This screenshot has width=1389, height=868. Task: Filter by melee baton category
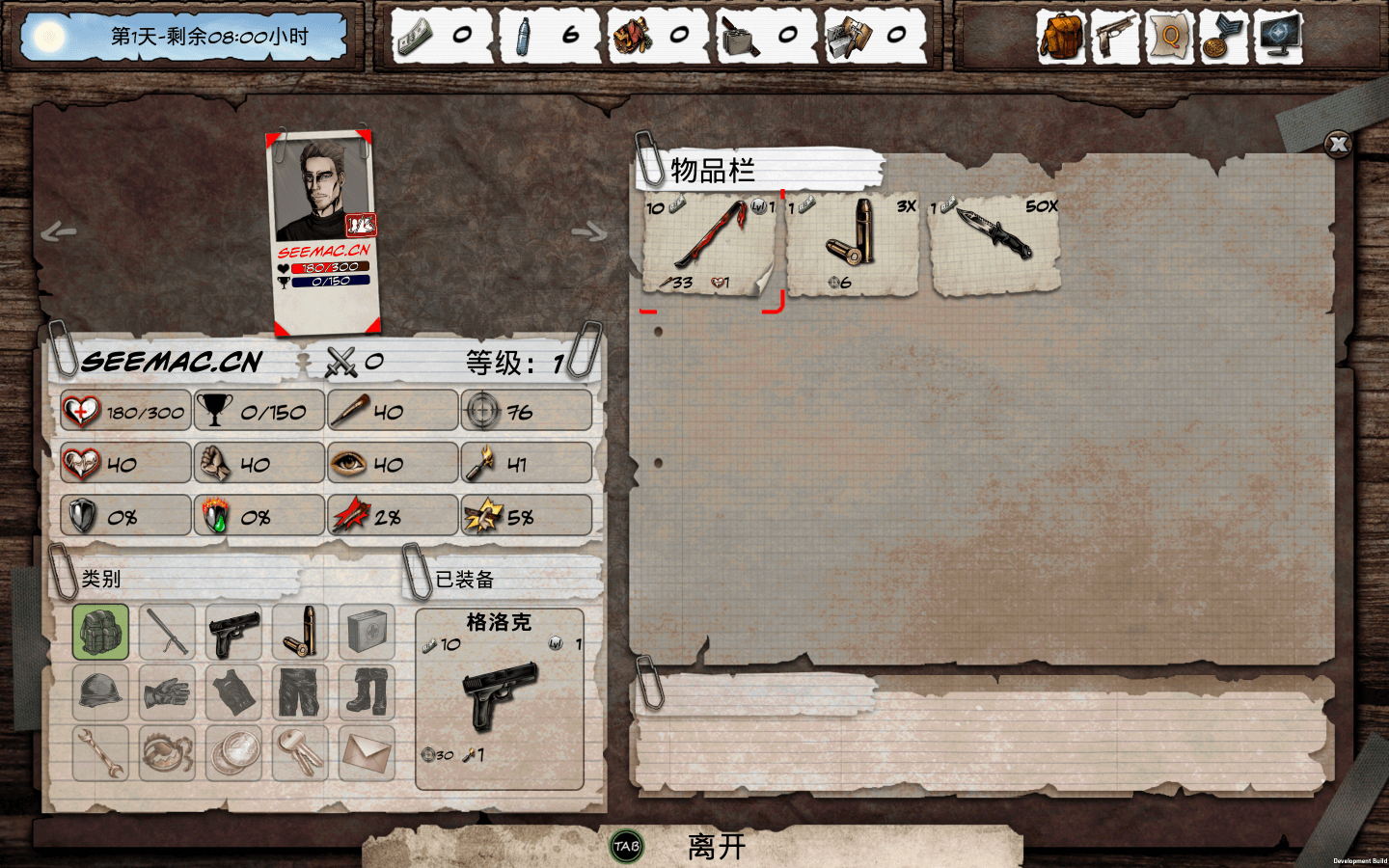(167, 633)
